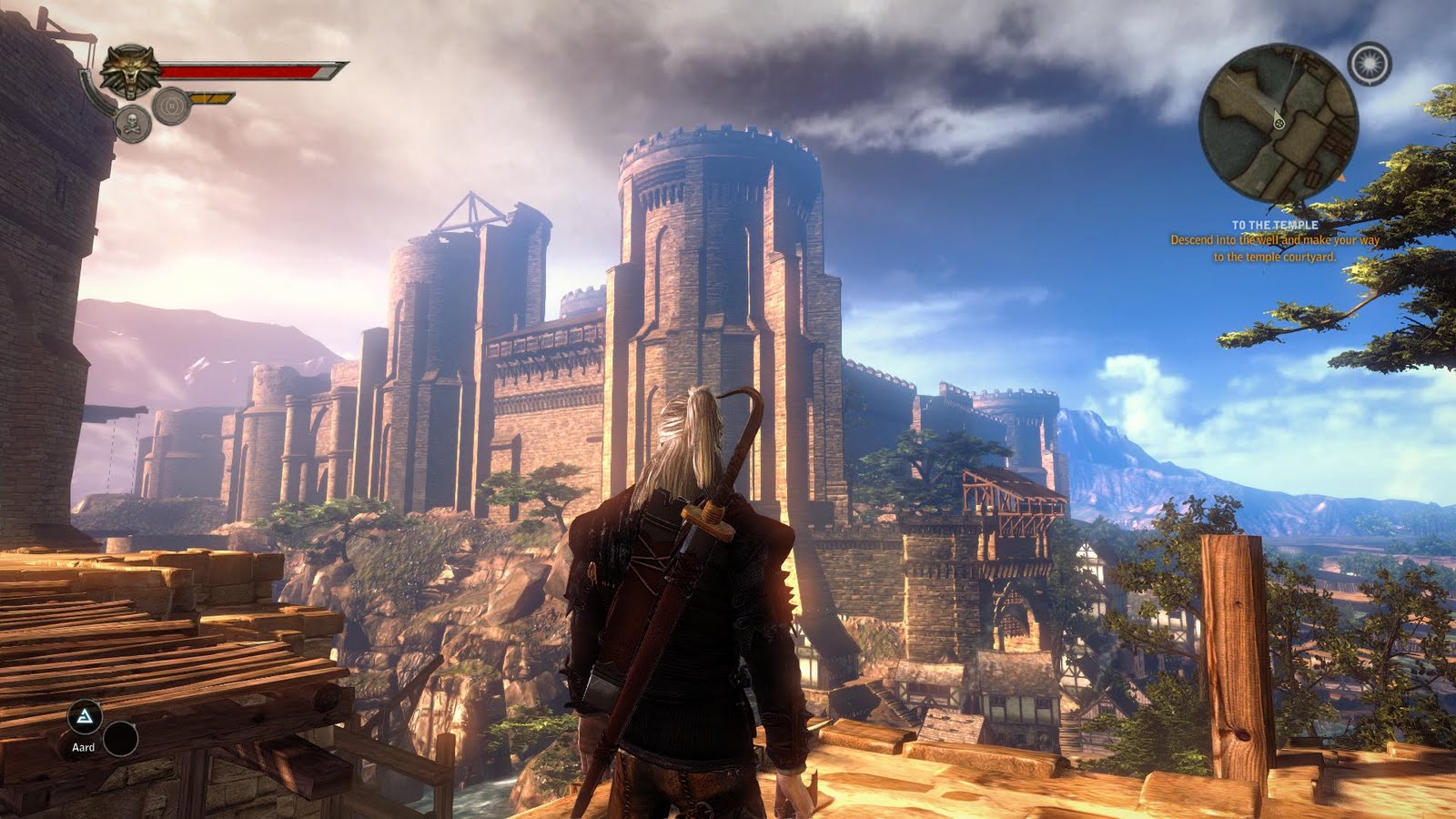Viewport: 1456px width, 819px height.
Task: Click the Aard label under the sign icon
Action: click(84, 747)
